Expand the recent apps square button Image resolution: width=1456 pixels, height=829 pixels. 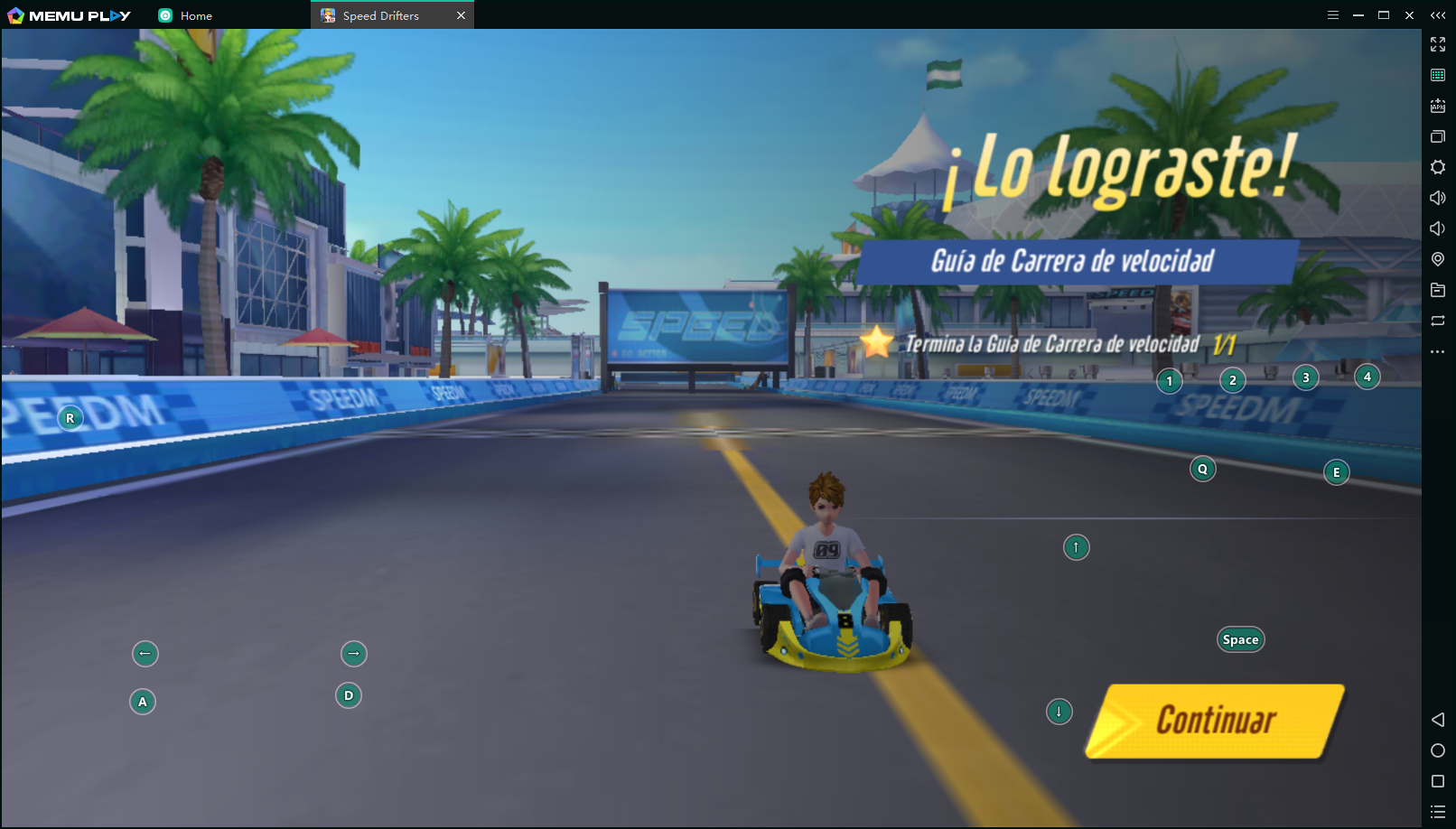1438,781
